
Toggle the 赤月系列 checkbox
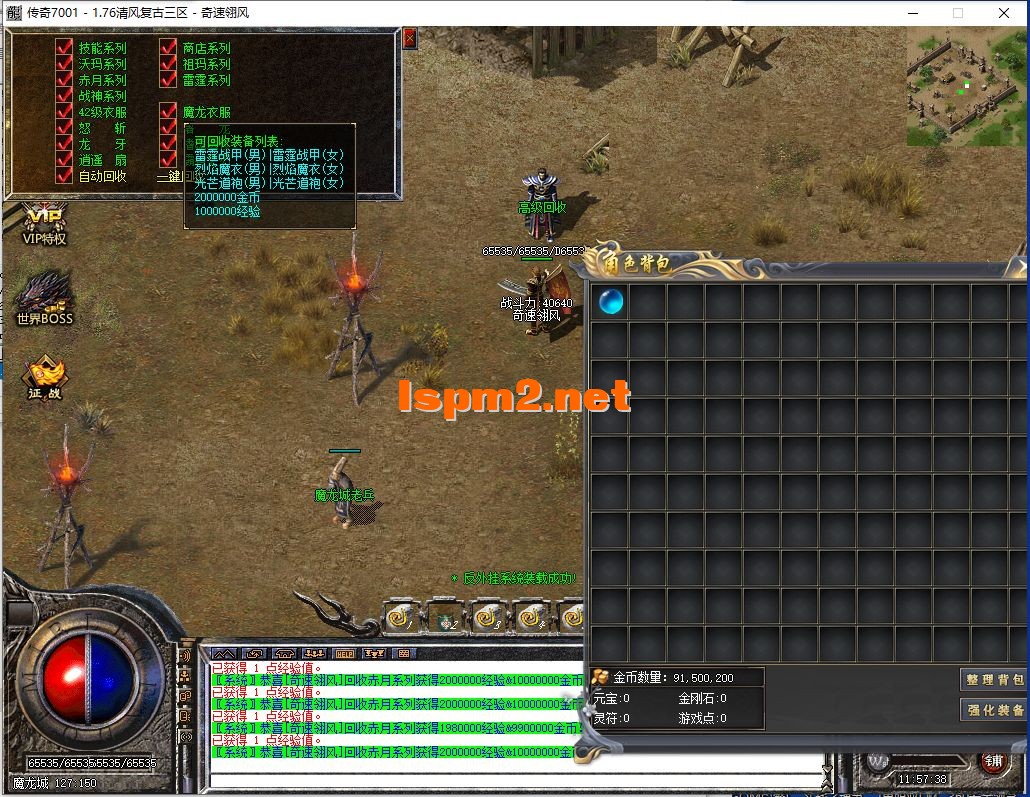pos(65,80)
